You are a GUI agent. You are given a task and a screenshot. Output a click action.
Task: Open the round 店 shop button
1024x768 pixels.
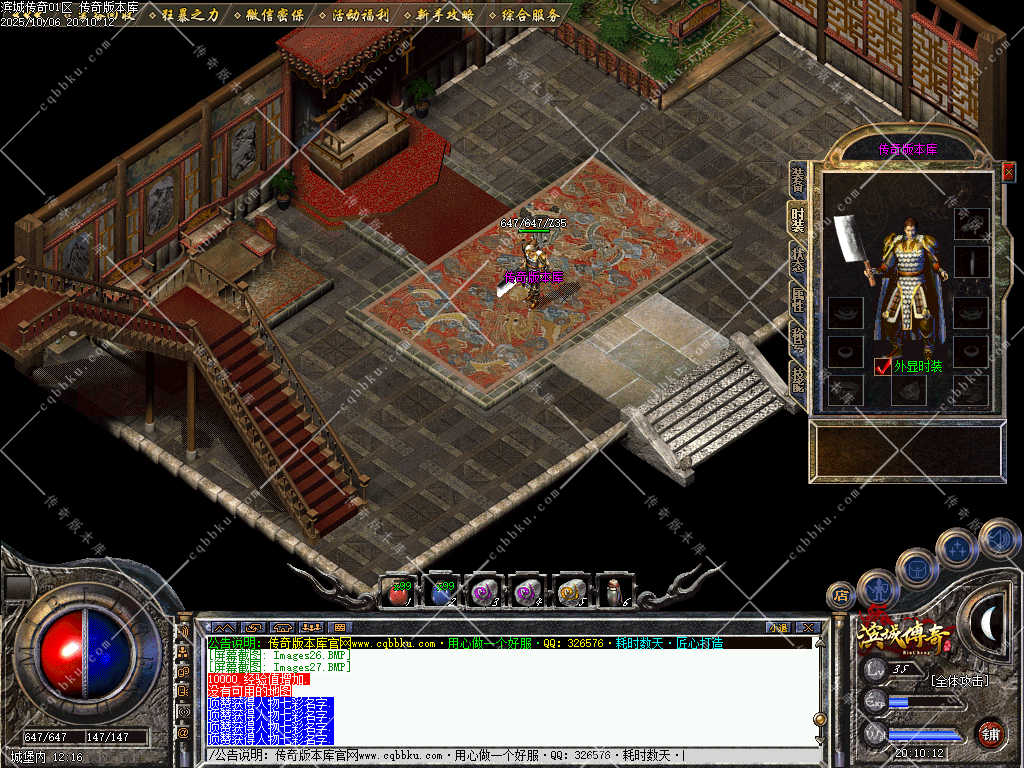point(841,595)
